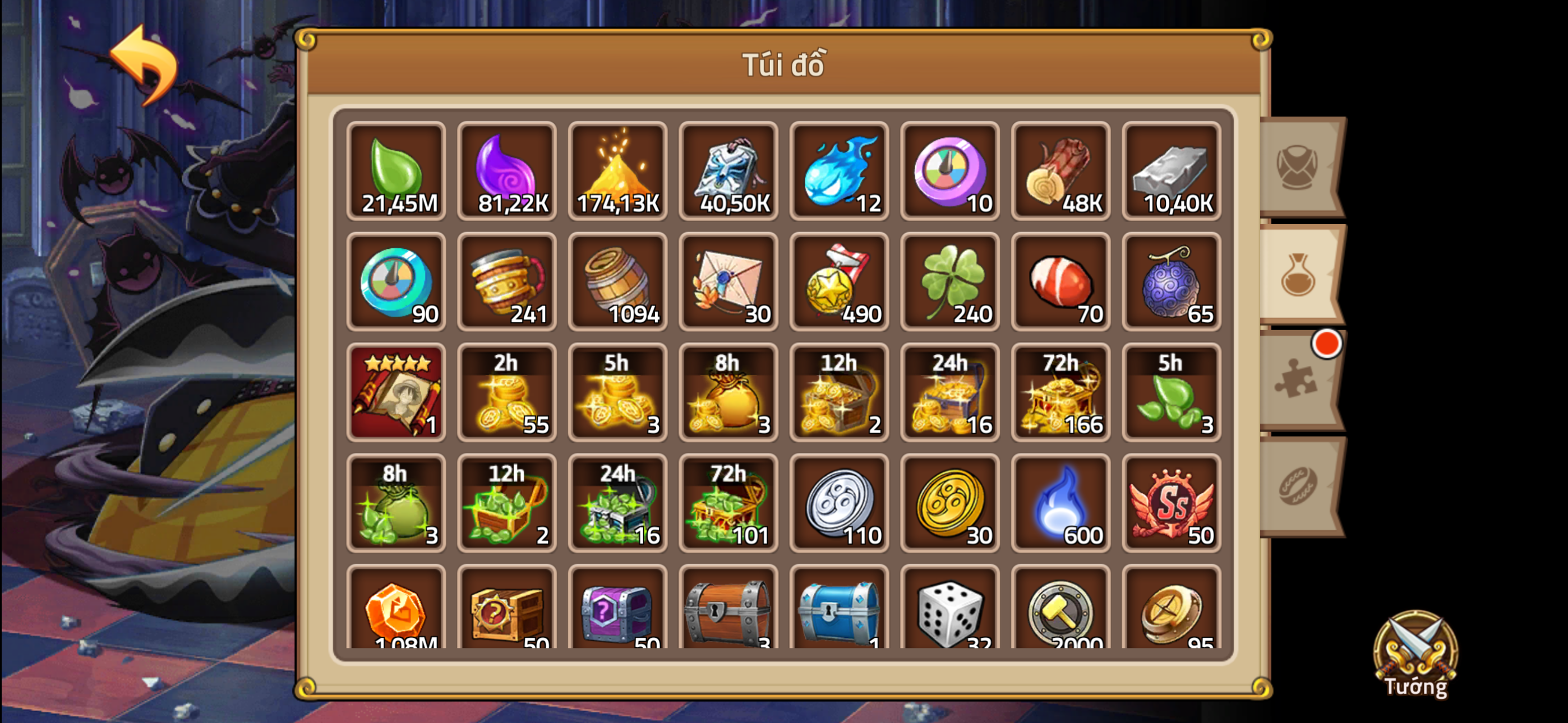Open the gold pile resource item
The image size is (1568, 723).
click(618, 172)
